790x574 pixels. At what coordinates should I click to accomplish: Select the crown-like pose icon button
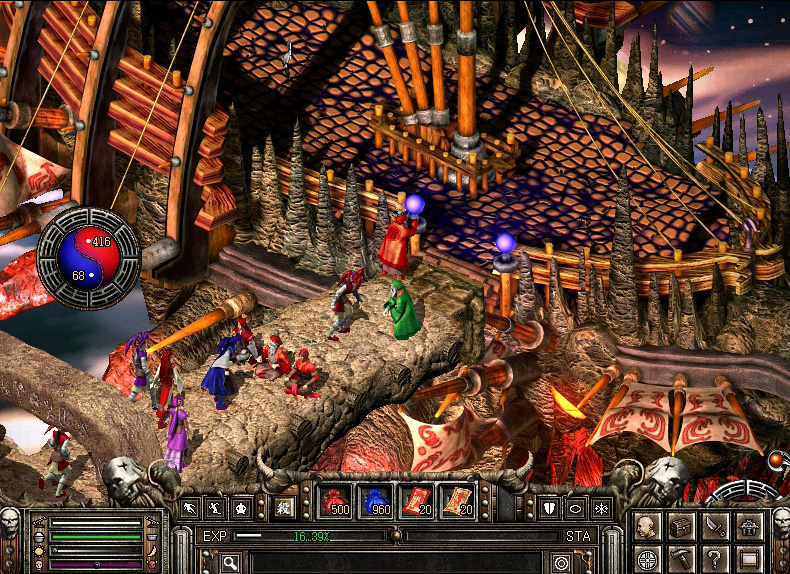click(241, 507)
